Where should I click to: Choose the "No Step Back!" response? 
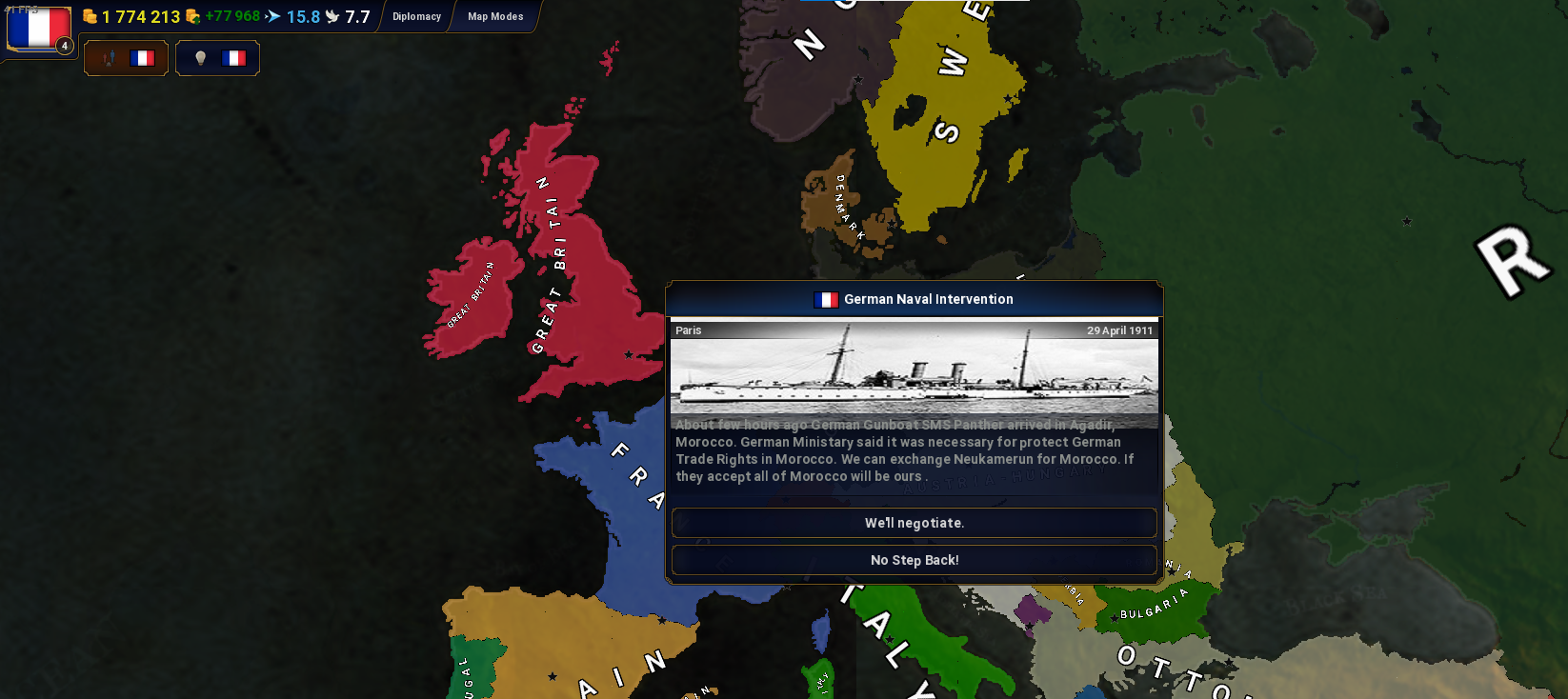click(x=914, y=560)
